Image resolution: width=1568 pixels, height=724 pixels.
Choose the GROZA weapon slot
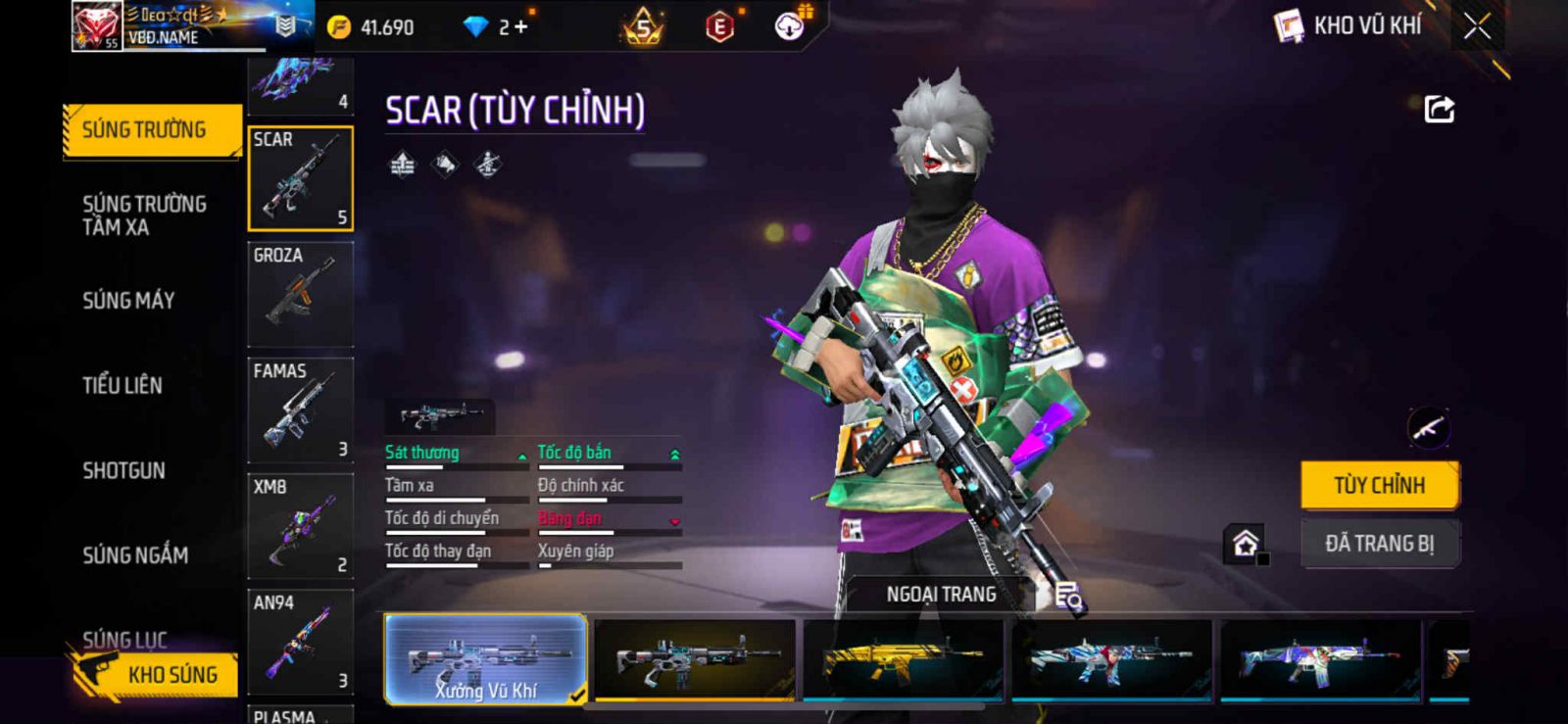300,293
